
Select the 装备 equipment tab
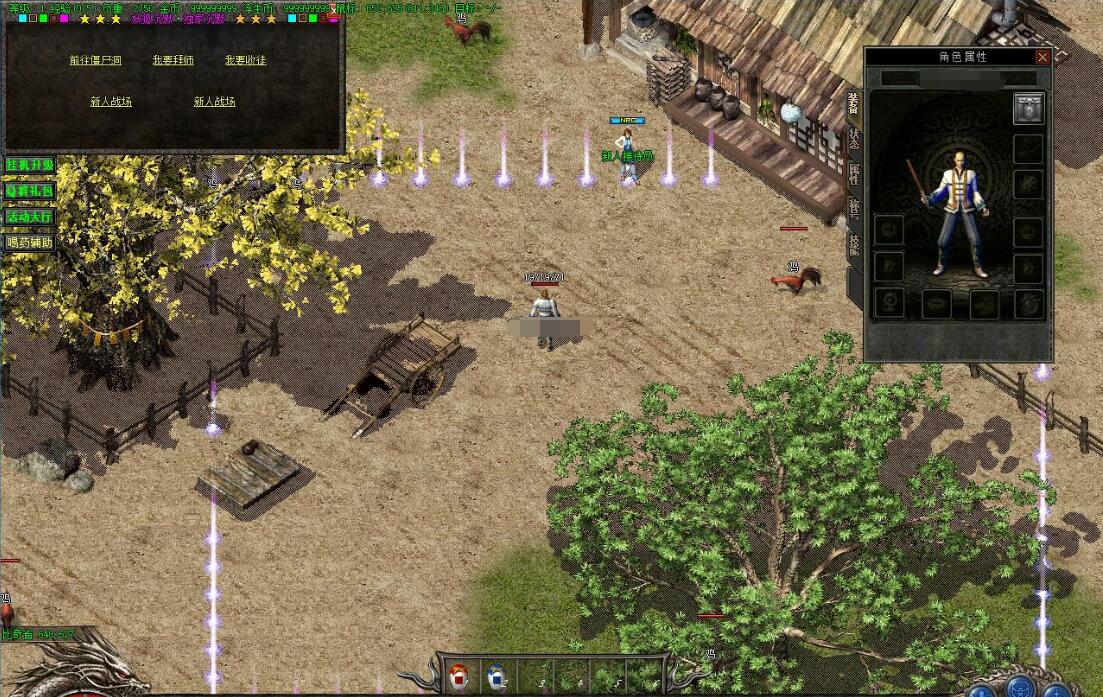[854, 103]
